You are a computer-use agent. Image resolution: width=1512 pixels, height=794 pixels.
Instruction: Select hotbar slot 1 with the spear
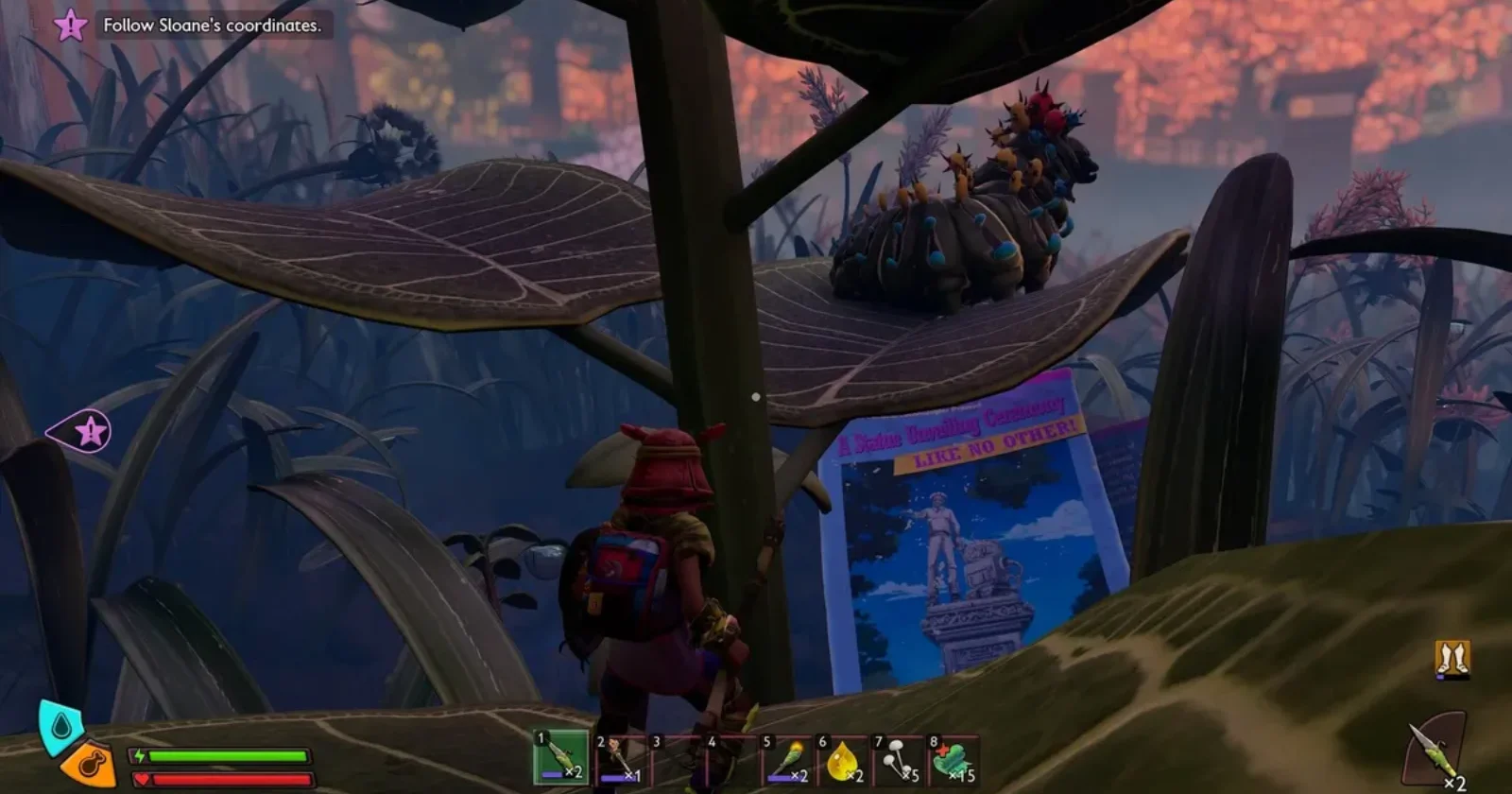(561, 757)
